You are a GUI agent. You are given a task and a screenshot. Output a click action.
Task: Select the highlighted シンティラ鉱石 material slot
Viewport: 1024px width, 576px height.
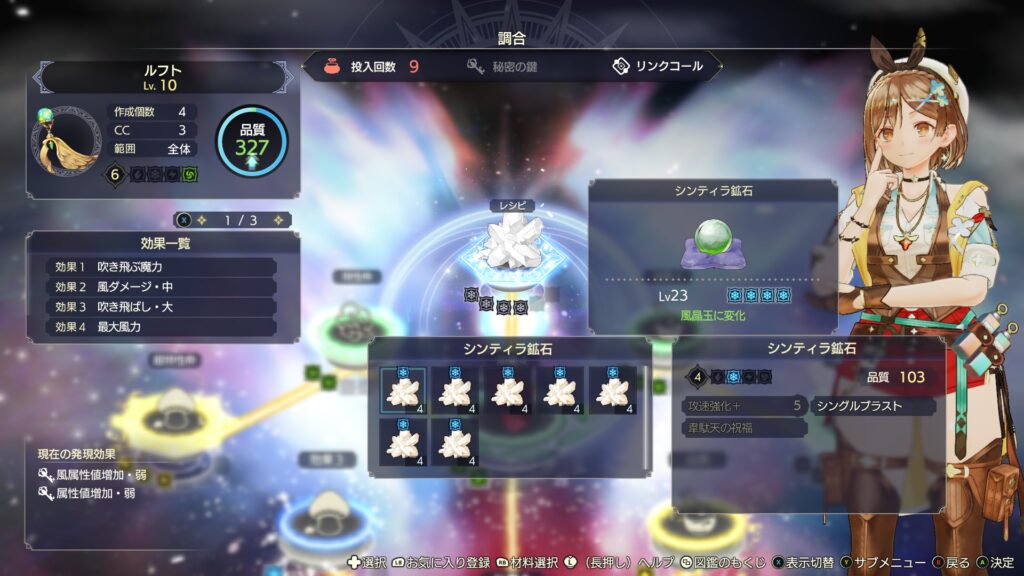click(x=403, y=390)
